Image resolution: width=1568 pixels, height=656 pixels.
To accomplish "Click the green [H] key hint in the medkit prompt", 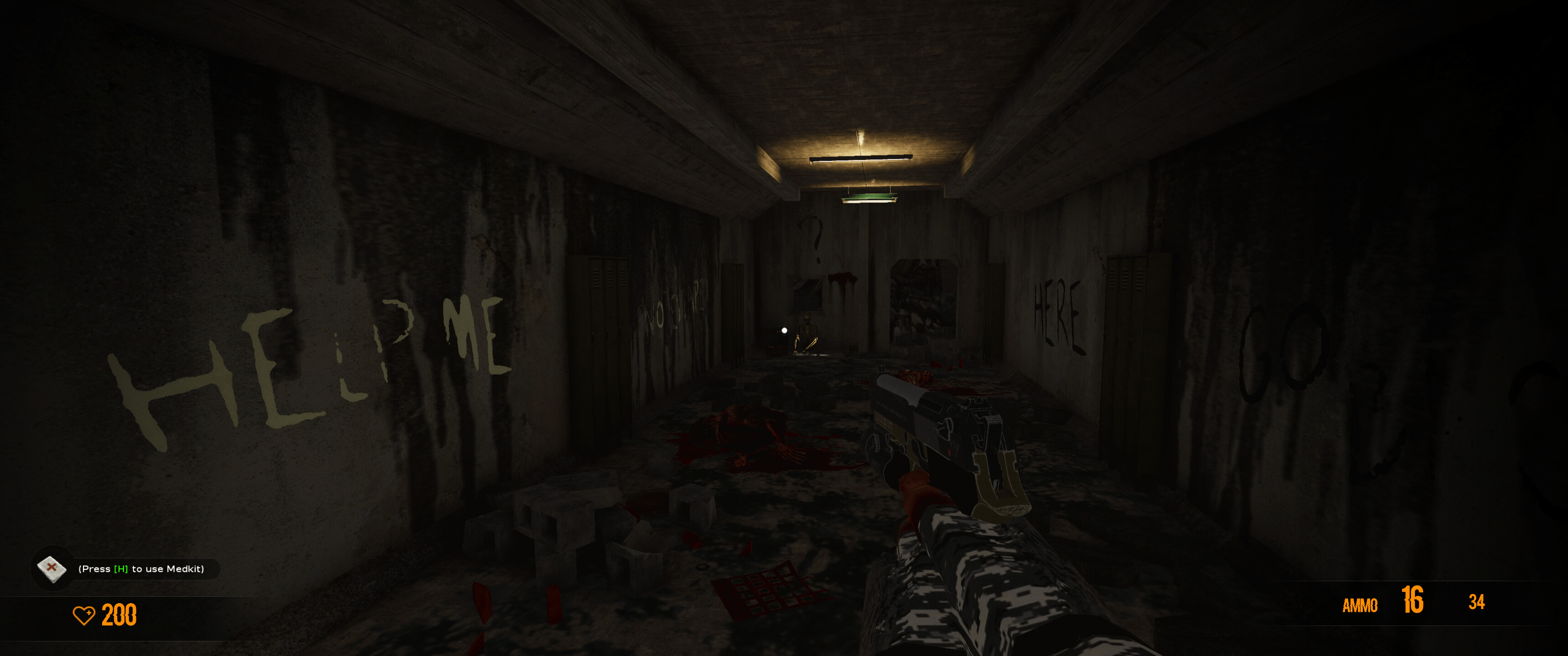I will click(x=120, y=569).
